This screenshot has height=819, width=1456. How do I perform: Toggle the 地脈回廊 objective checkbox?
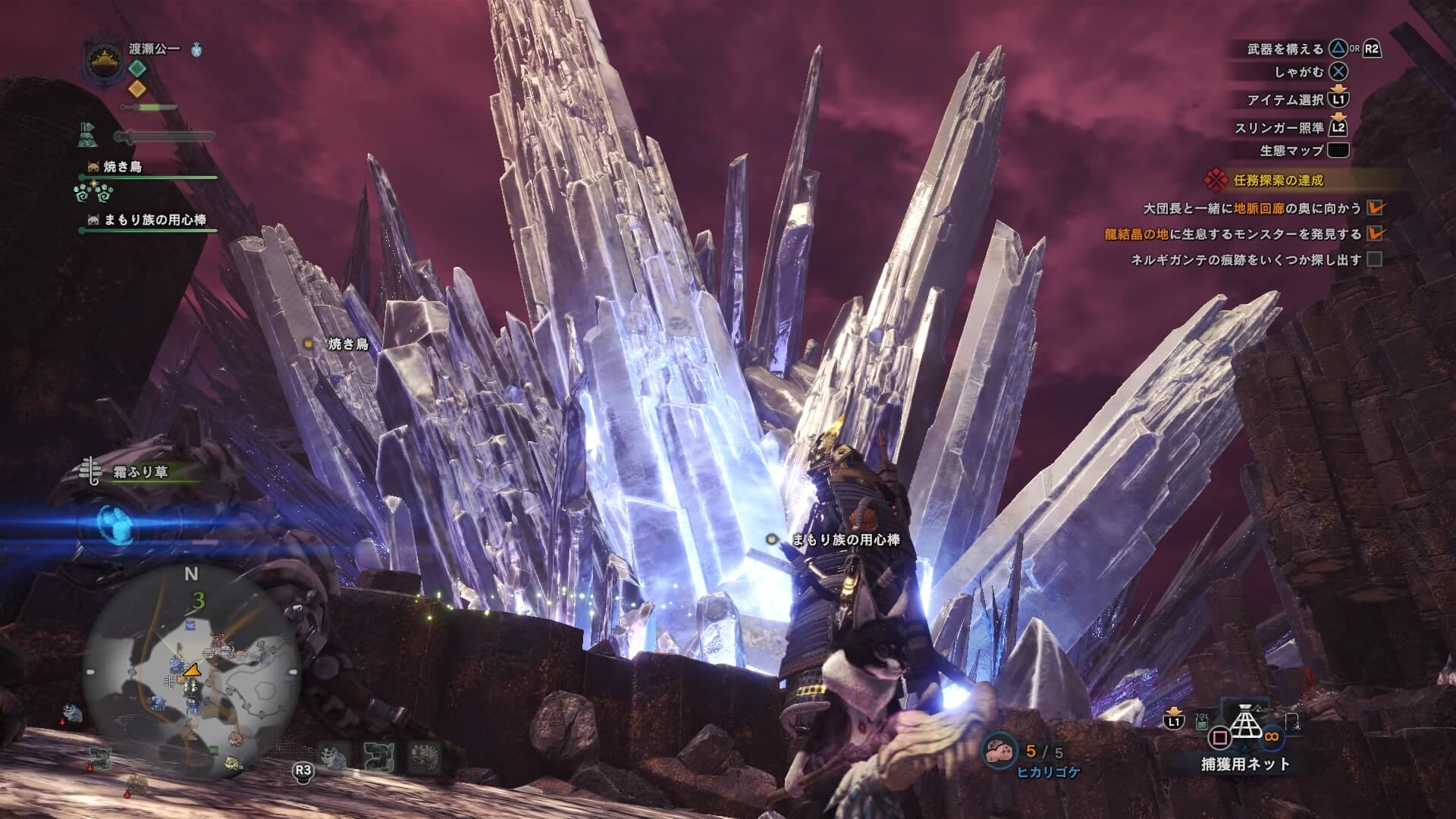[1374, 207]
